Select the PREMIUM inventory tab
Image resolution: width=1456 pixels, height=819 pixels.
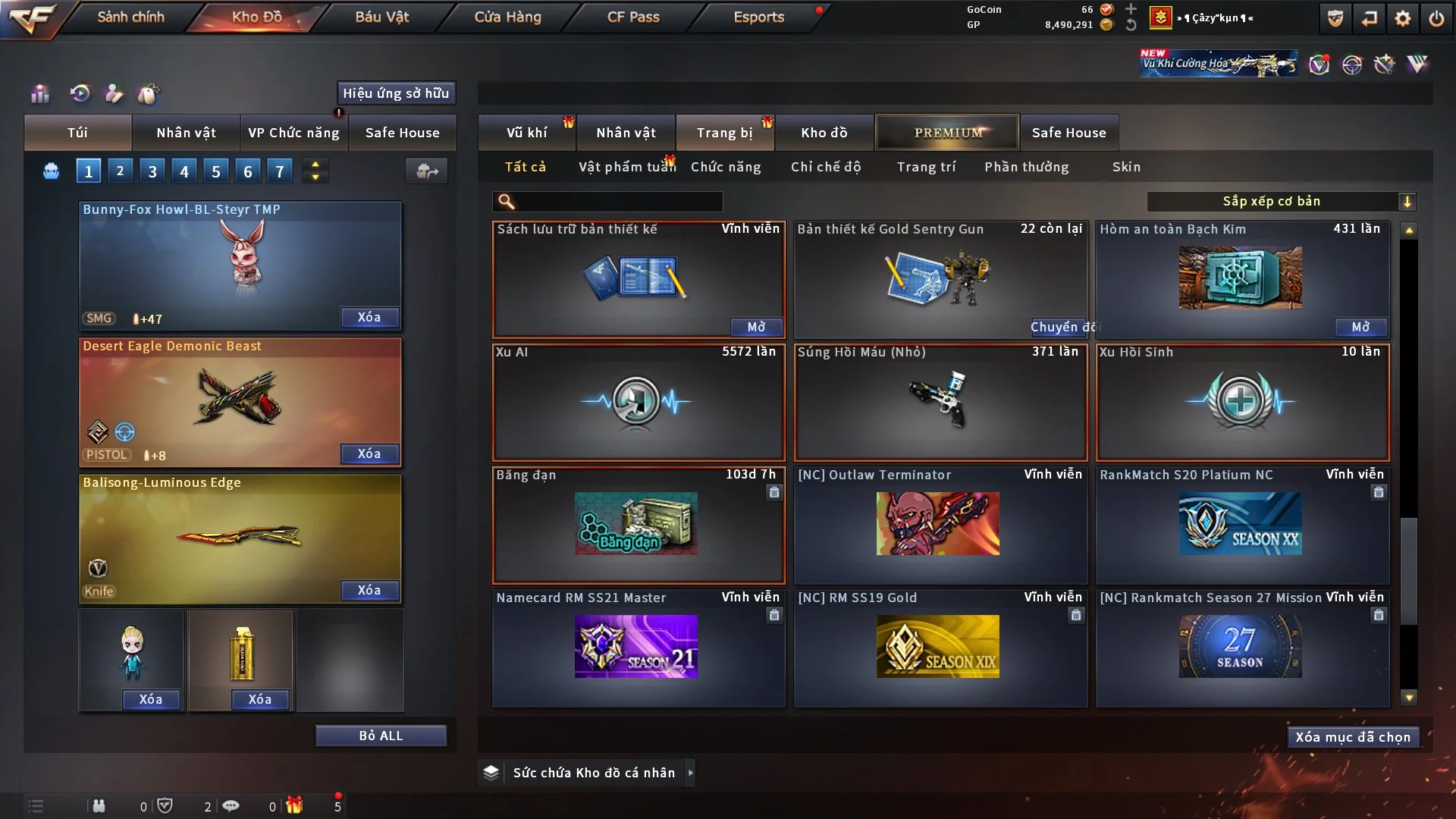[x=947, y=133]
